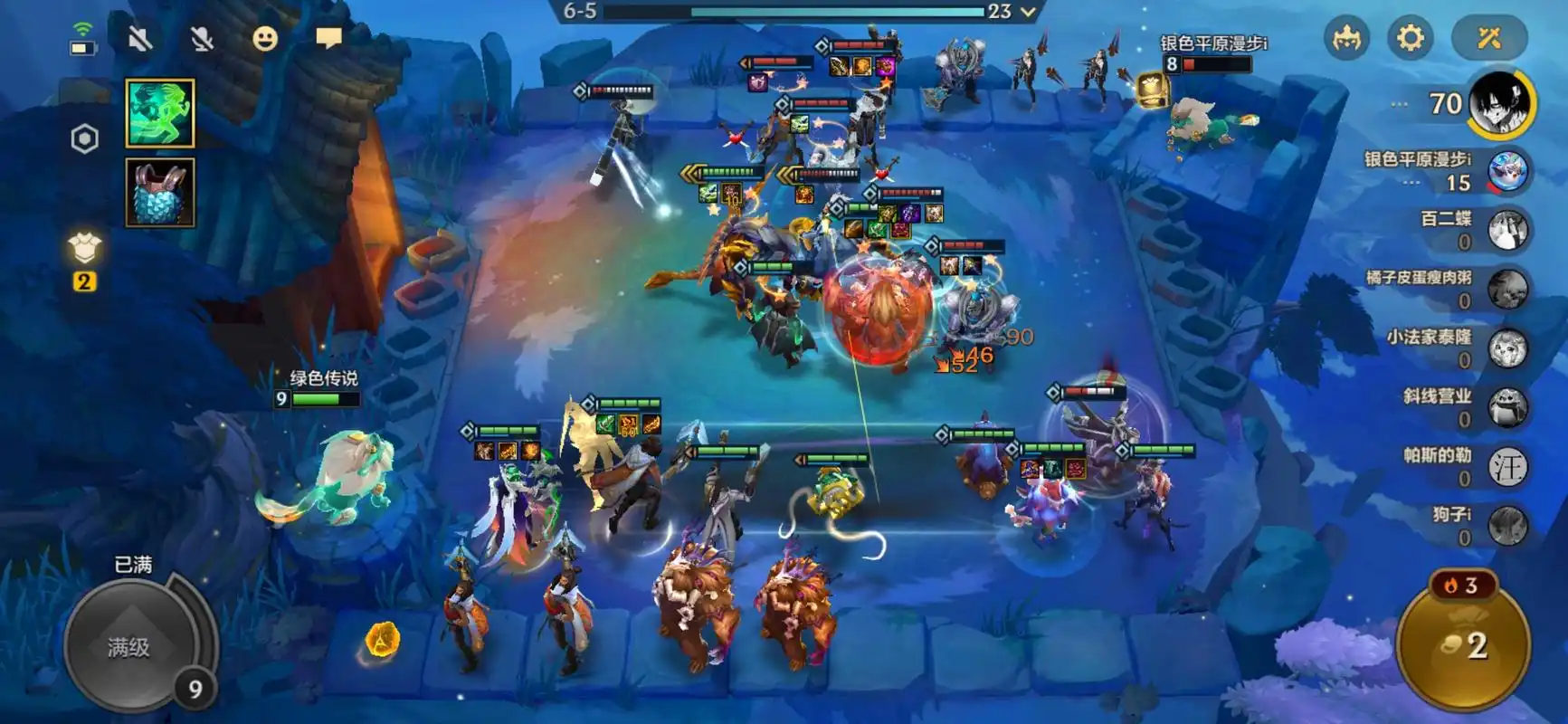
Task: Open the gold shop button showing 2
Action: tap(1463, 644)
